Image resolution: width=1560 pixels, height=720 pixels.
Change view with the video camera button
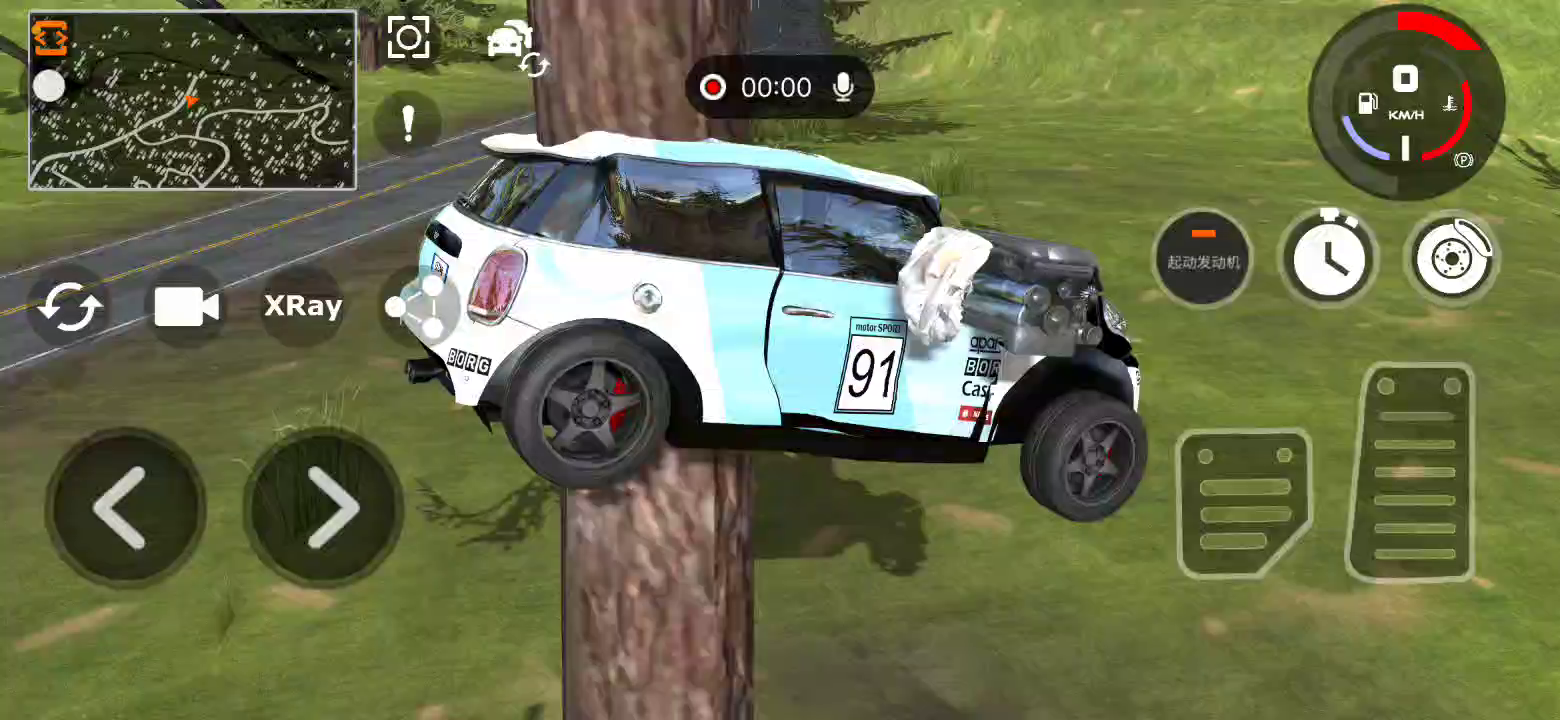tap(186, 306)
